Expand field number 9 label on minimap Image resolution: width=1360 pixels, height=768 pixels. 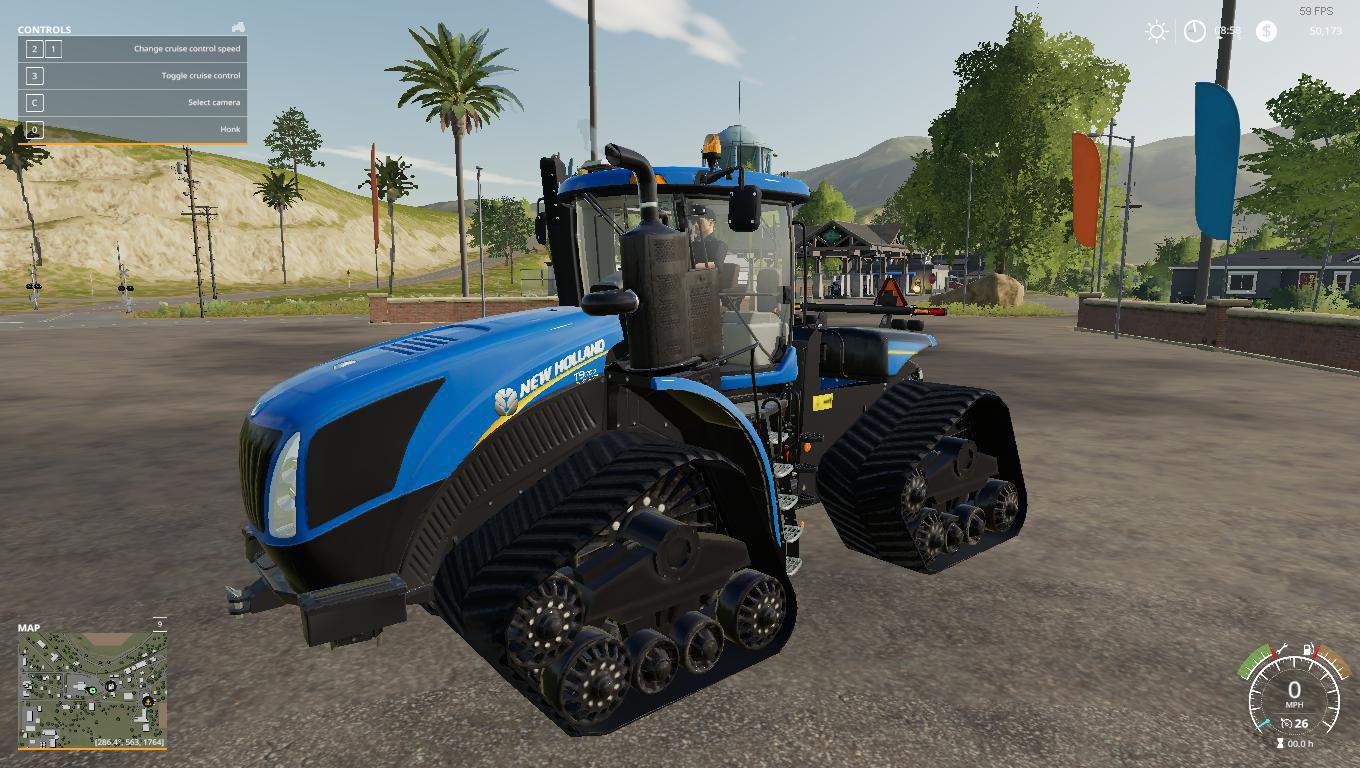160,622
